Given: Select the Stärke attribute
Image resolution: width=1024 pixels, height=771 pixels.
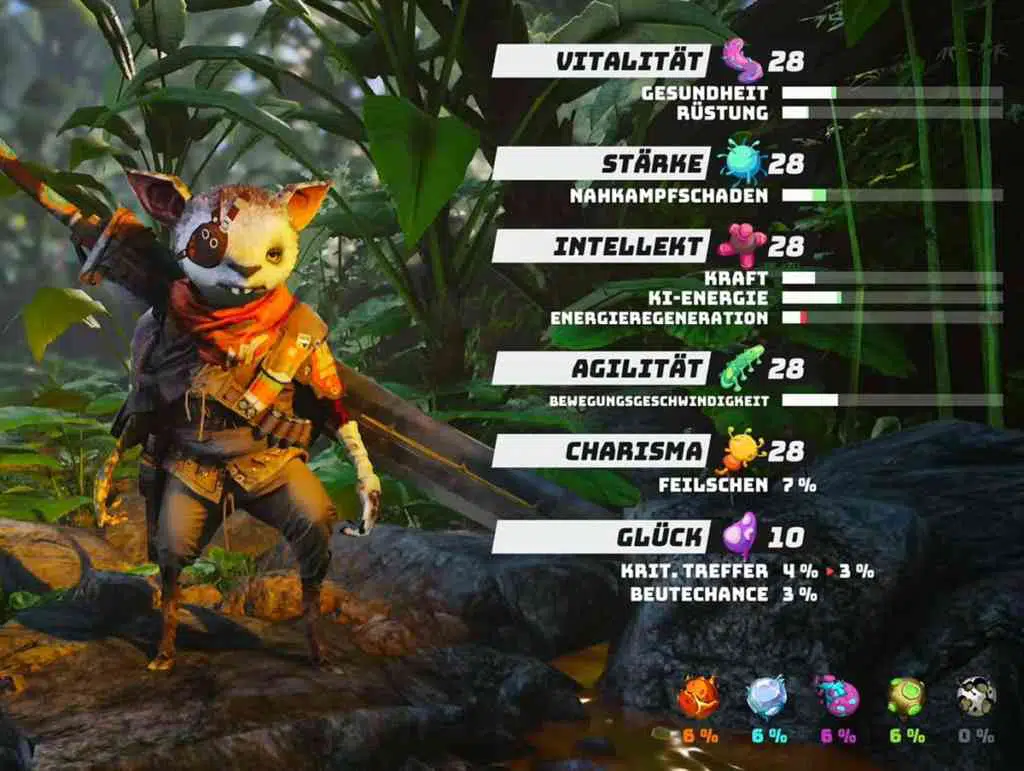Looking at the screenshot, I should tap(602, 163).
